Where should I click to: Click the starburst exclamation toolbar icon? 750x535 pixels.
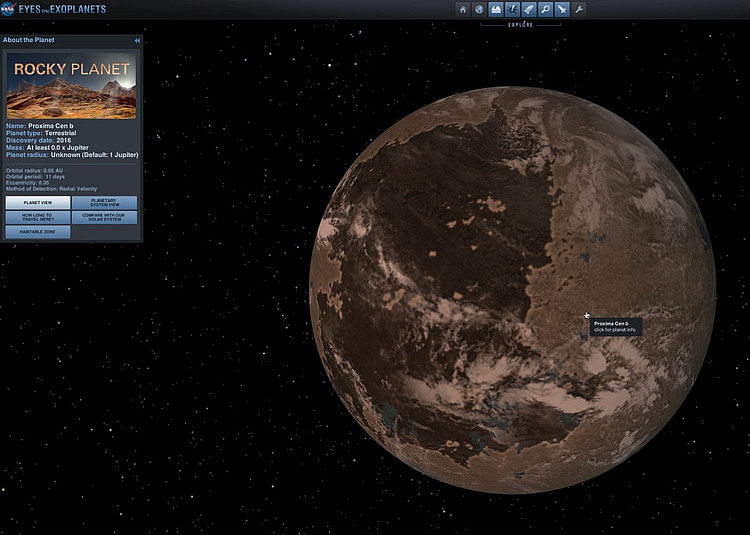pos(512,9)
